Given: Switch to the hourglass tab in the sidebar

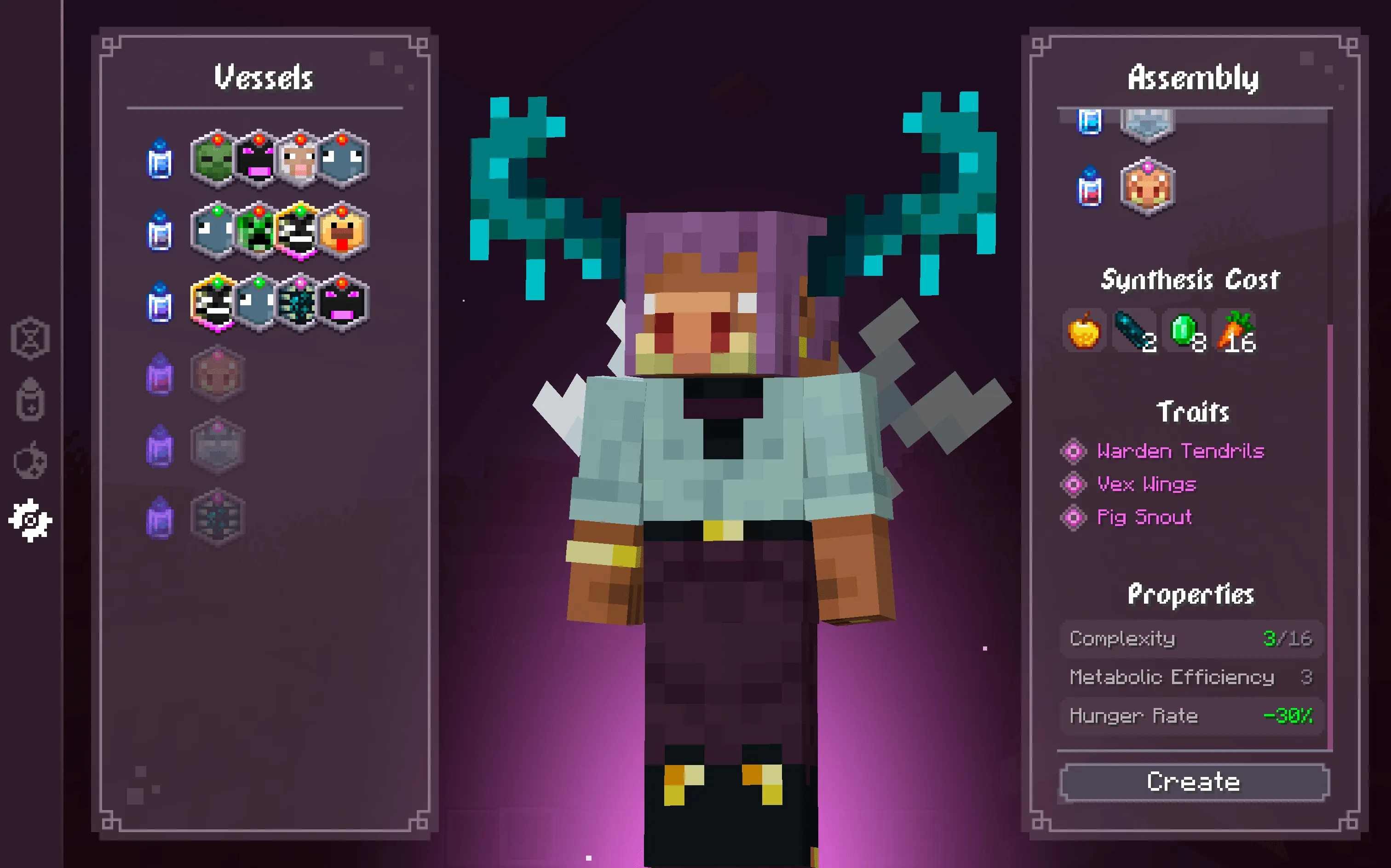Looking at the screenshot, I should [30, 339].
